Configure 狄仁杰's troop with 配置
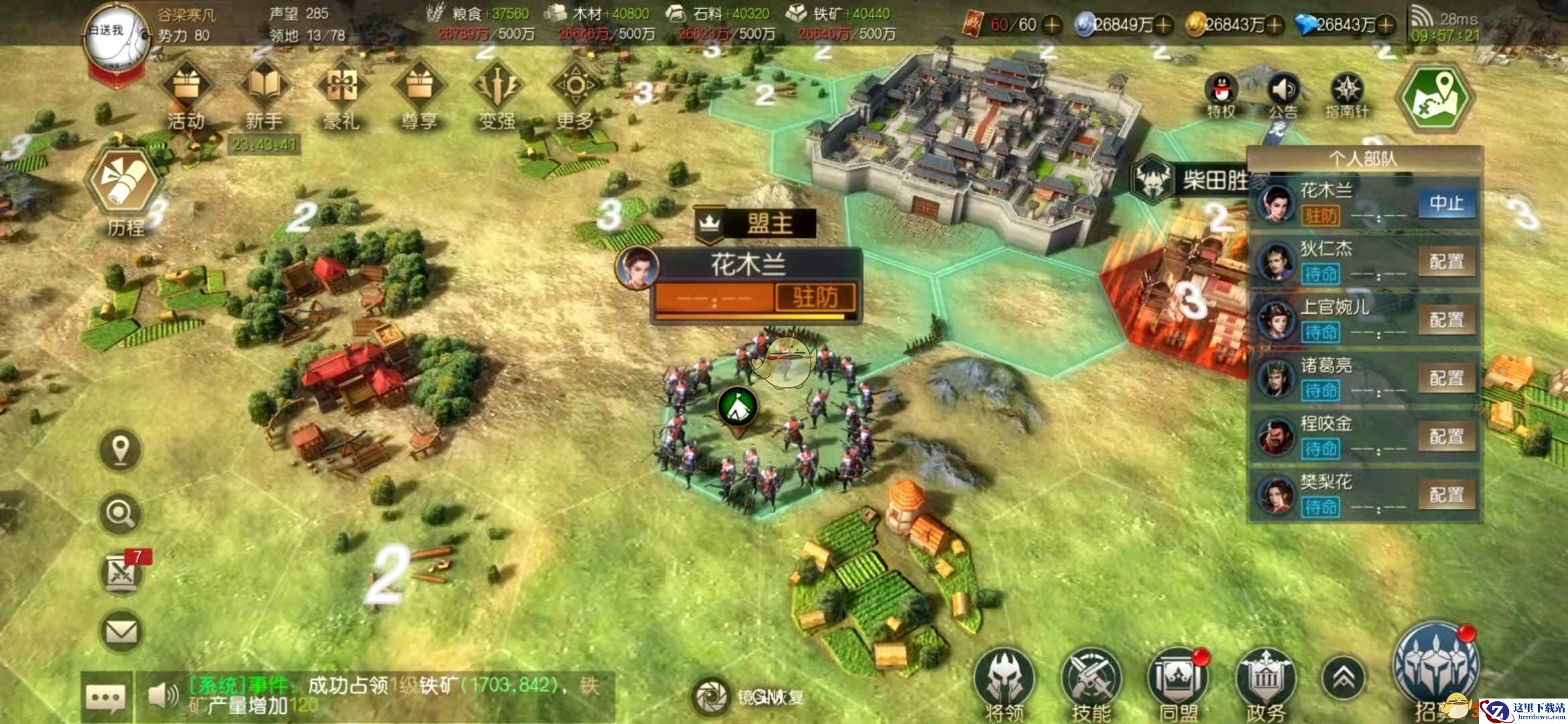Viewport: 1568px width, 724px height. pos(1447,261)
